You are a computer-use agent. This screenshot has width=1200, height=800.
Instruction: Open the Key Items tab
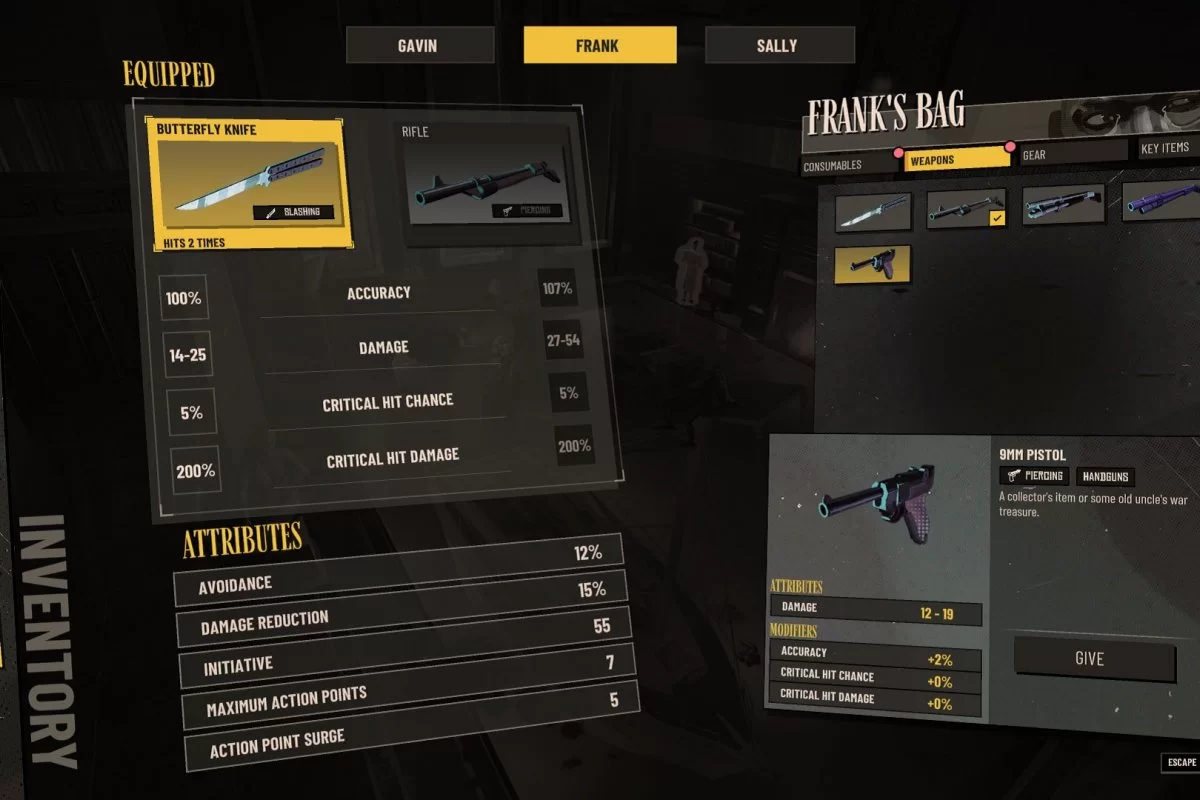tap(1167, 148)
